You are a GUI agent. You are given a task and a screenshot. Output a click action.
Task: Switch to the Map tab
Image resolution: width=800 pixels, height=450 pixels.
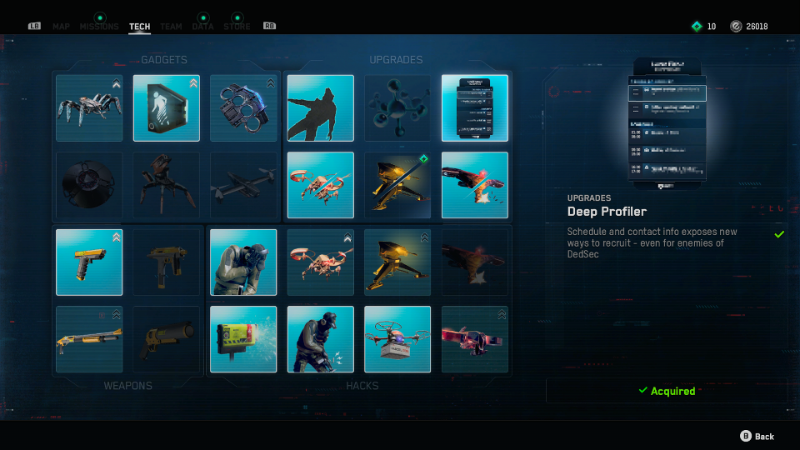click(61, 26)
